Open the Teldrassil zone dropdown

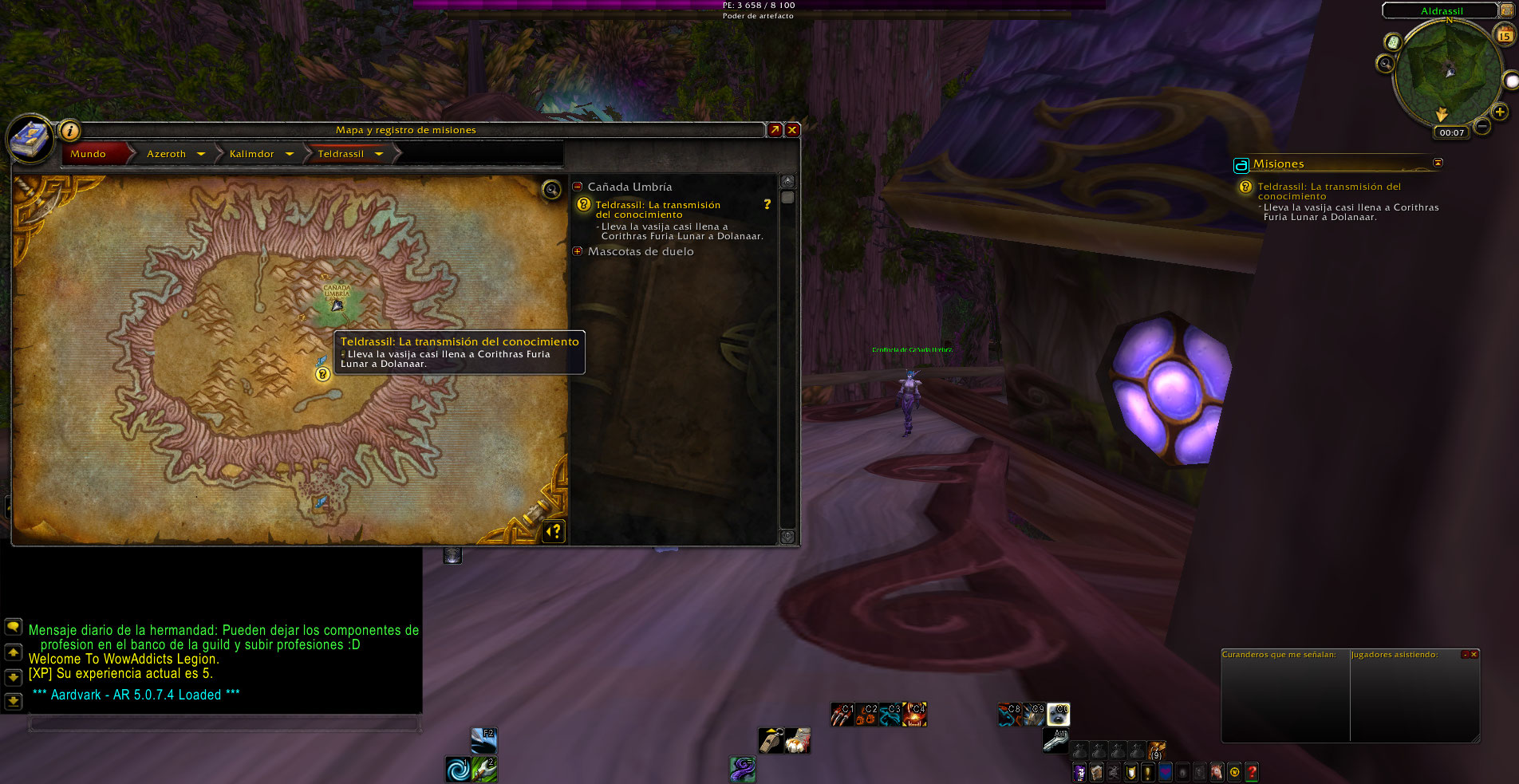379,154
